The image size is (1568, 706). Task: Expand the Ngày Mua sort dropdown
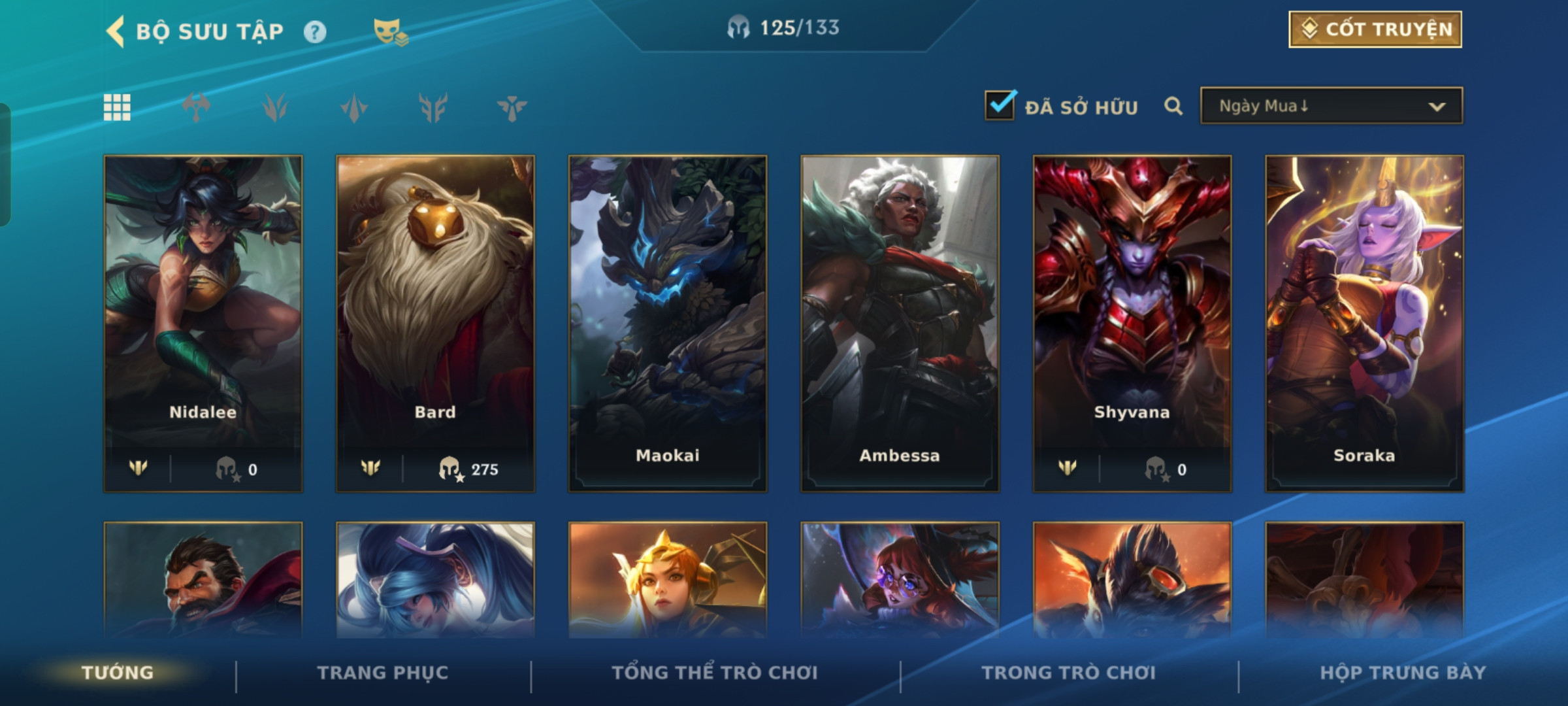click(x=1331, y=106)
